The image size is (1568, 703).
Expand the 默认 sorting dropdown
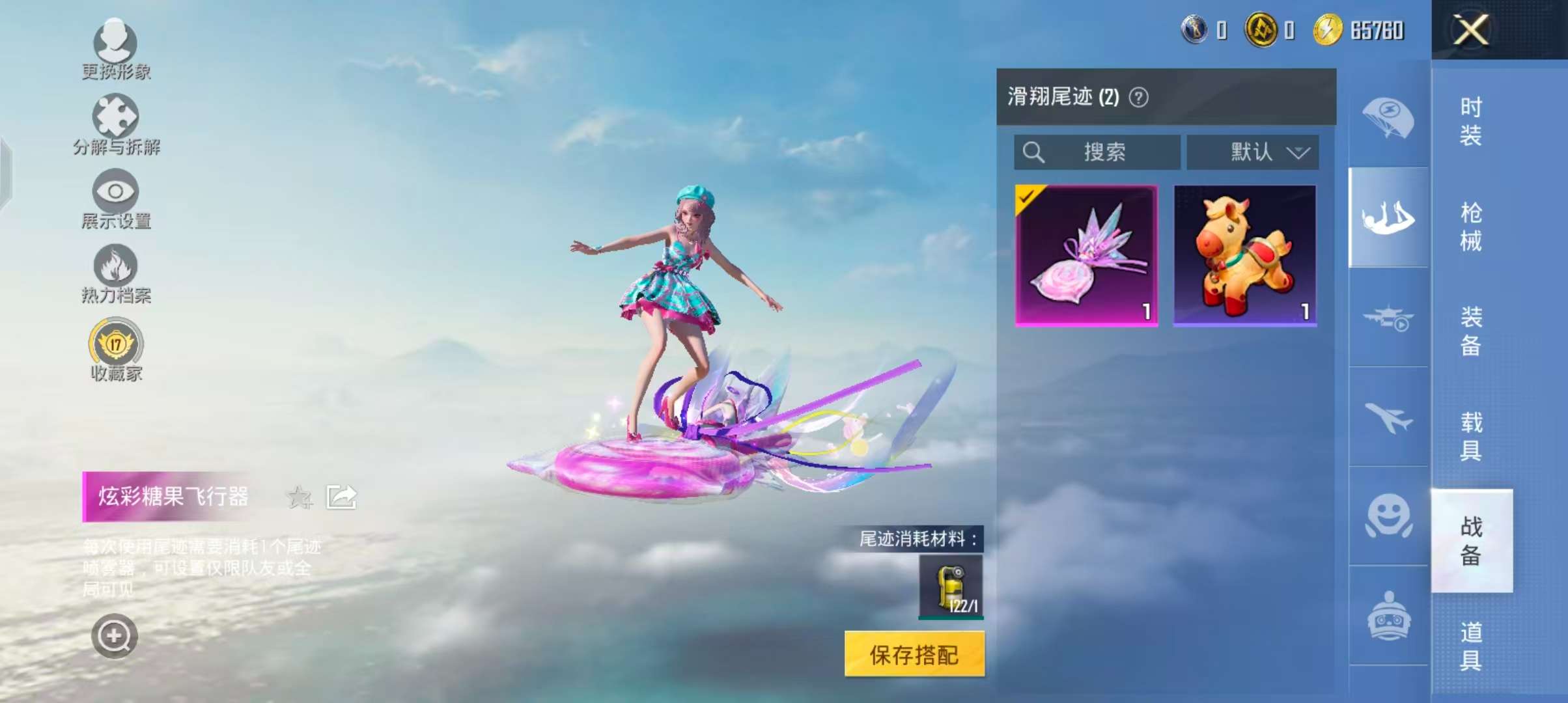point(1252,152)
